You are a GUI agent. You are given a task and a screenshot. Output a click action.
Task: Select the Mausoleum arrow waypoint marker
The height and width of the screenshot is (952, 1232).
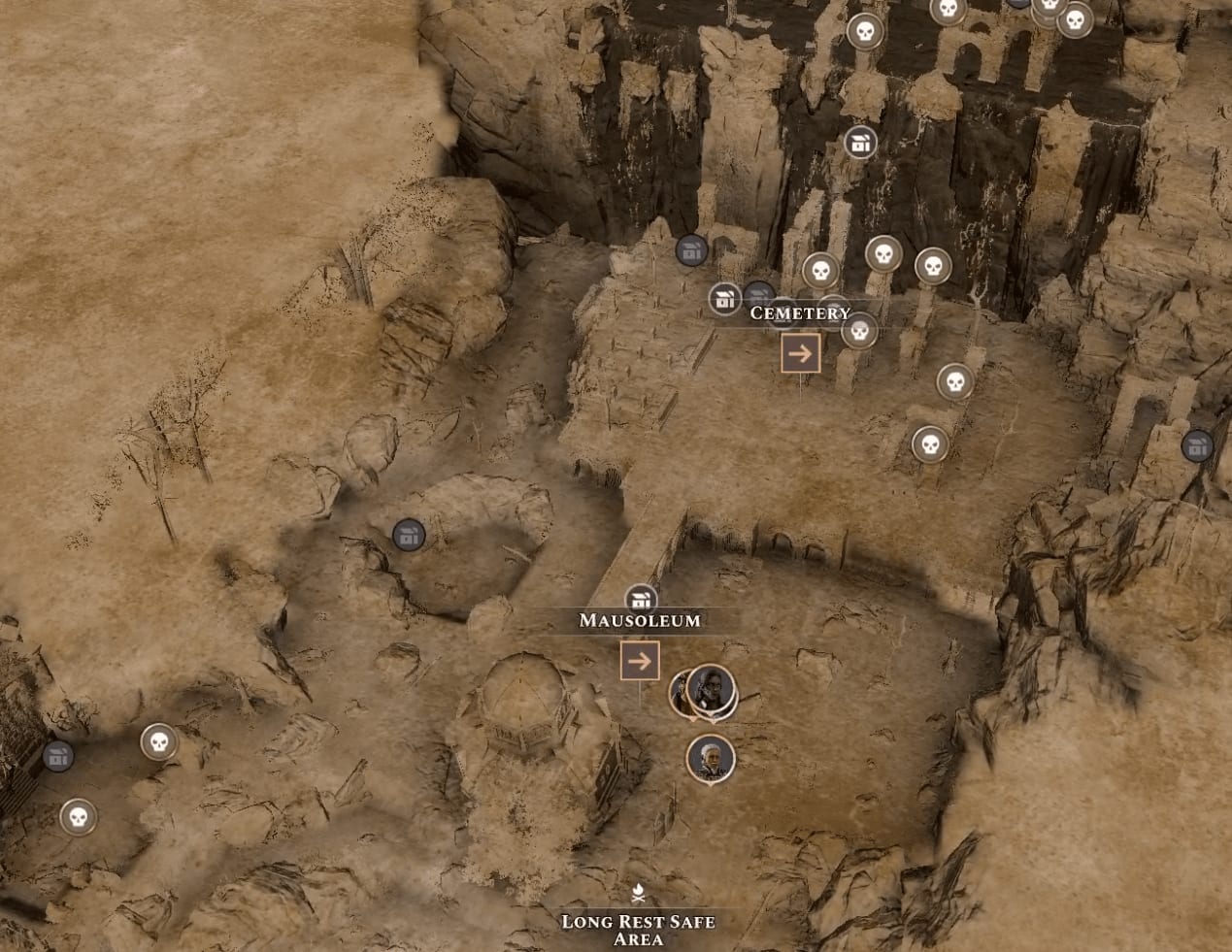click(640, 661)
